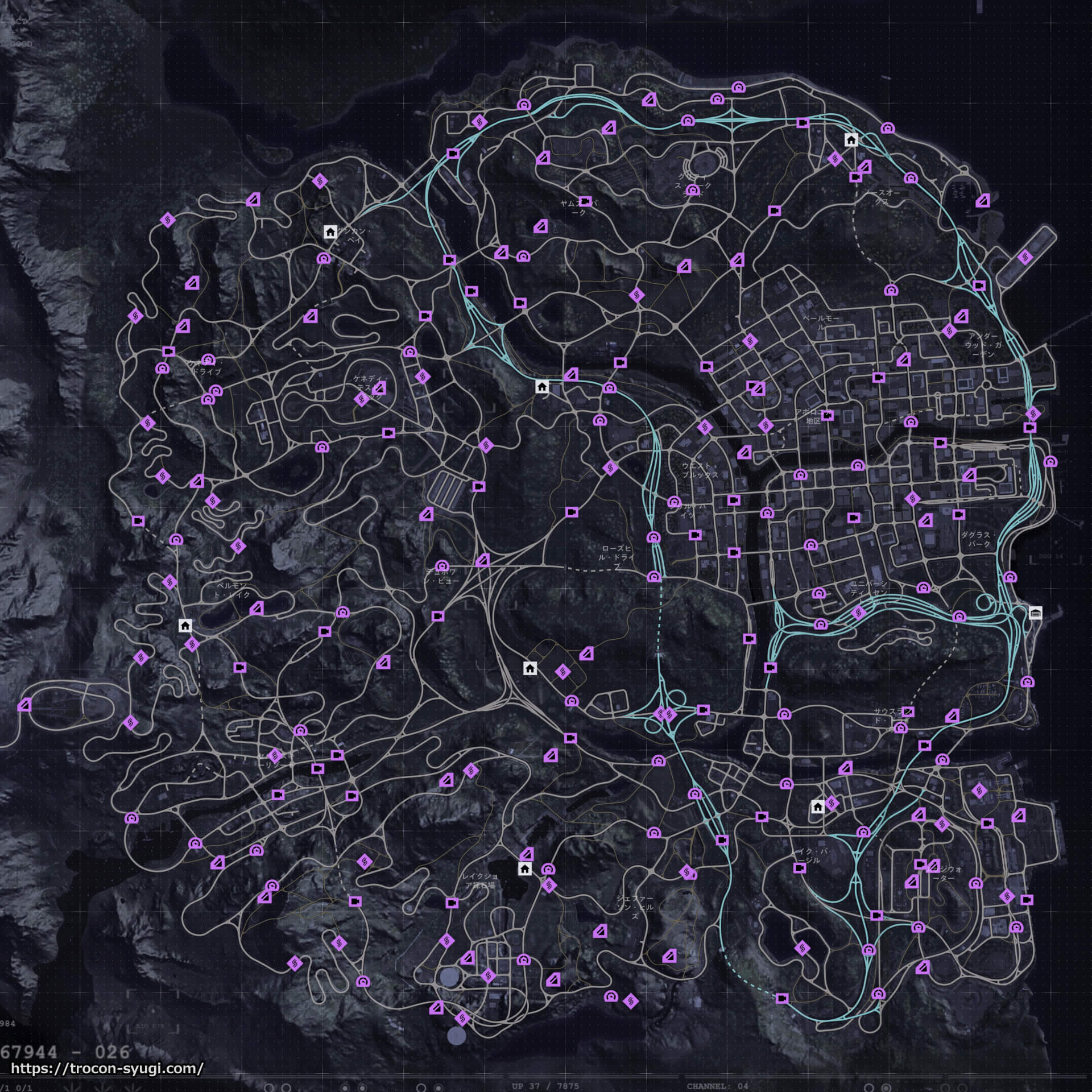Click the camera marker beside the アポロ地区 label

pos(828,415)
